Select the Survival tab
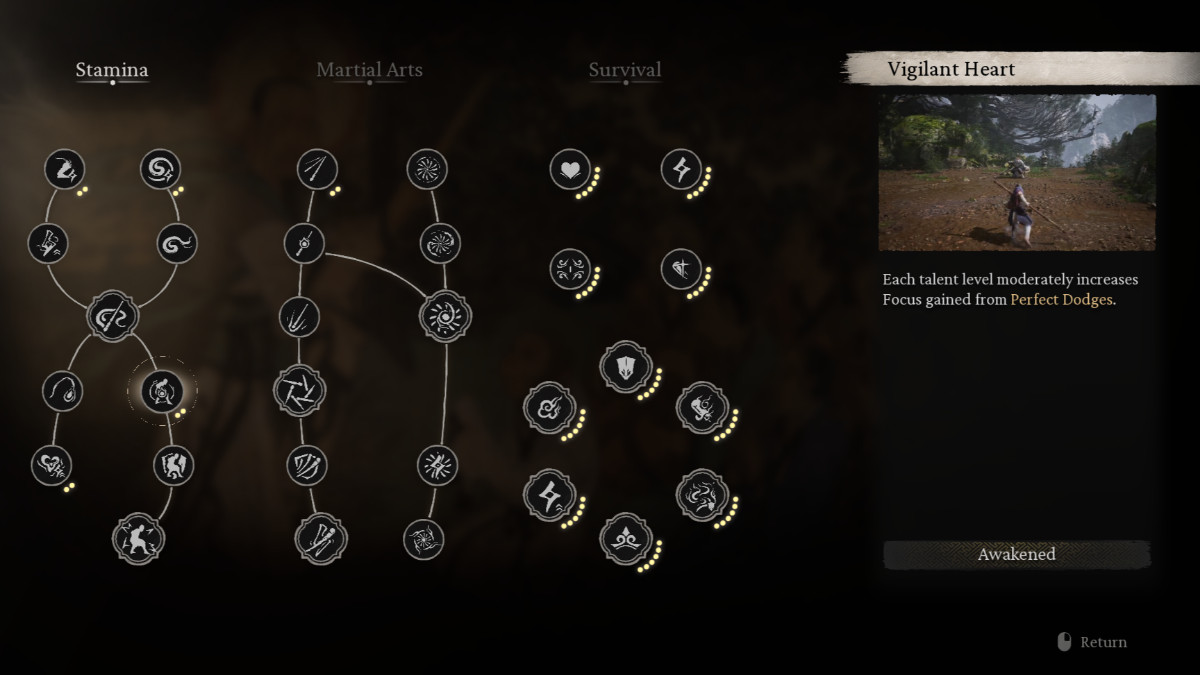The image size is (1200, 675). [625, 70]
